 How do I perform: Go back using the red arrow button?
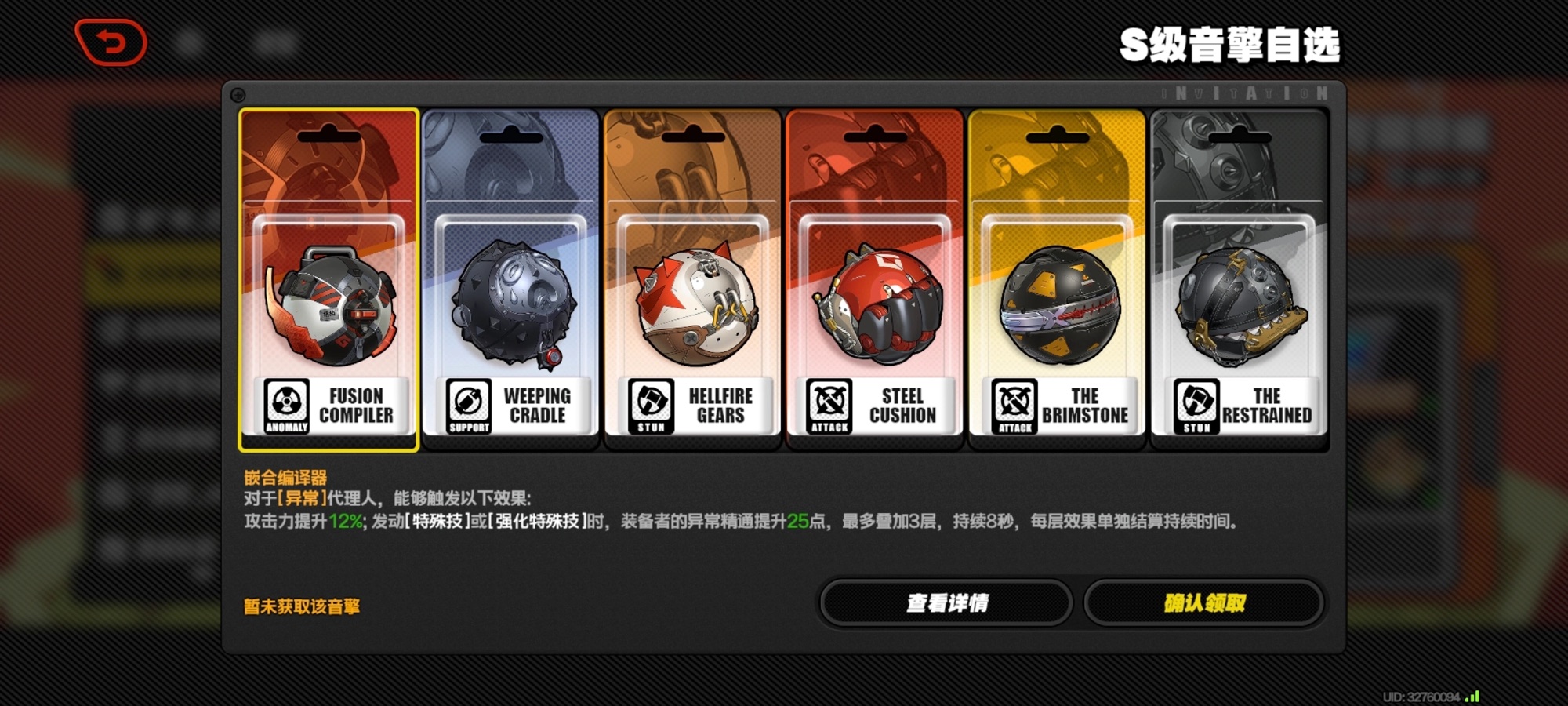[x=111, y=42]
